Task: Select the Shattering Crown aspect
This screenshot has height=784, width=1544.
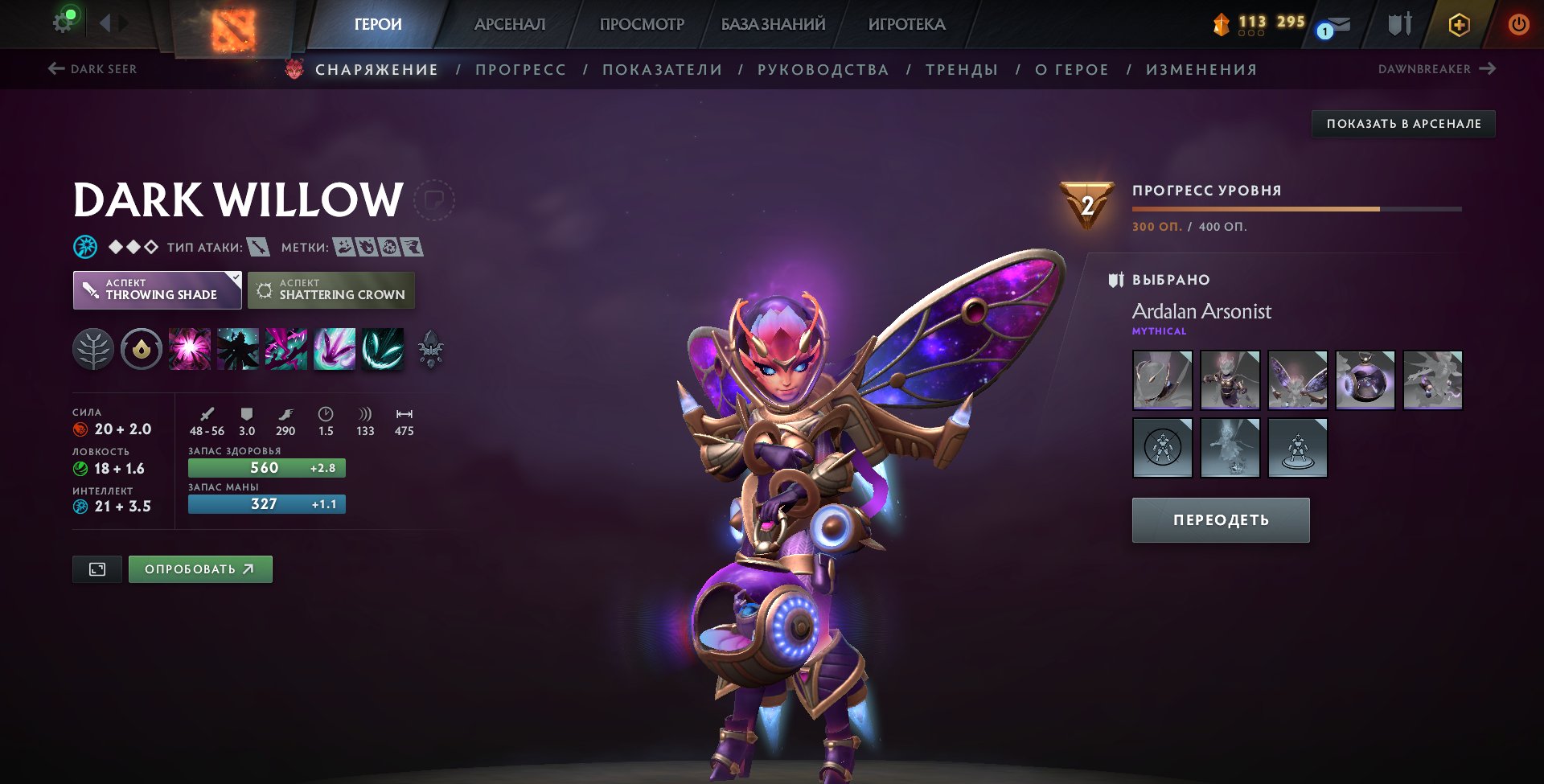Action: pyautogui.click(x=331, y=289)
